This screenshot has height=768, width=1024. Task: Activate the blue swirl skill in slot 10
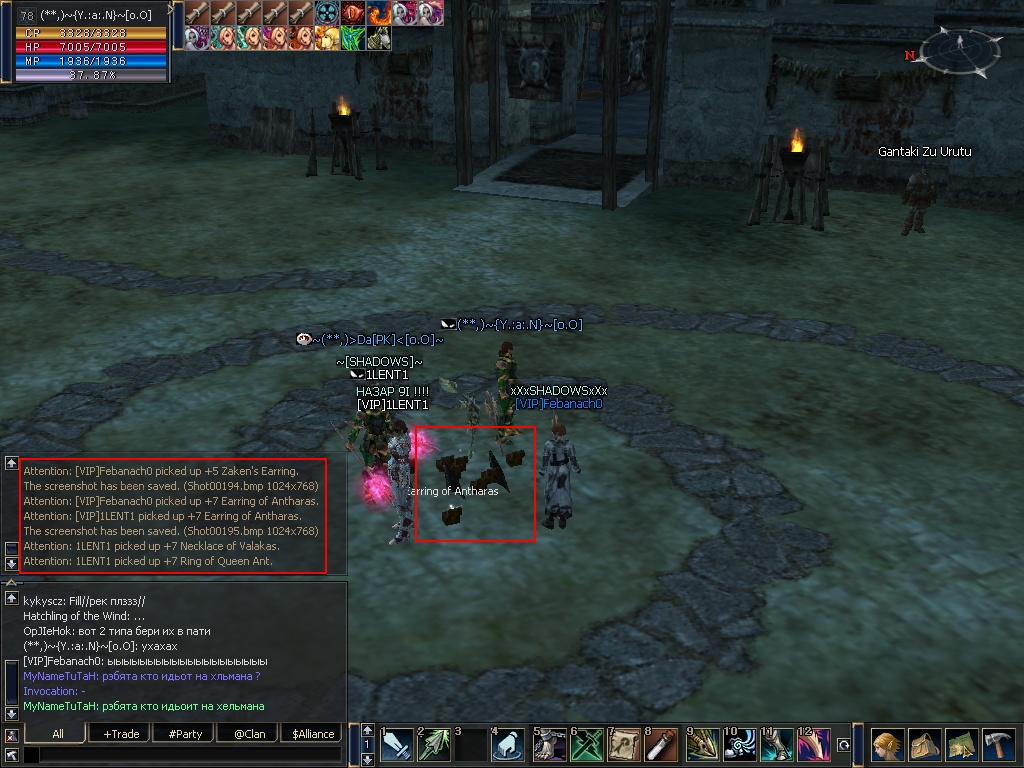tap(740, 745)
